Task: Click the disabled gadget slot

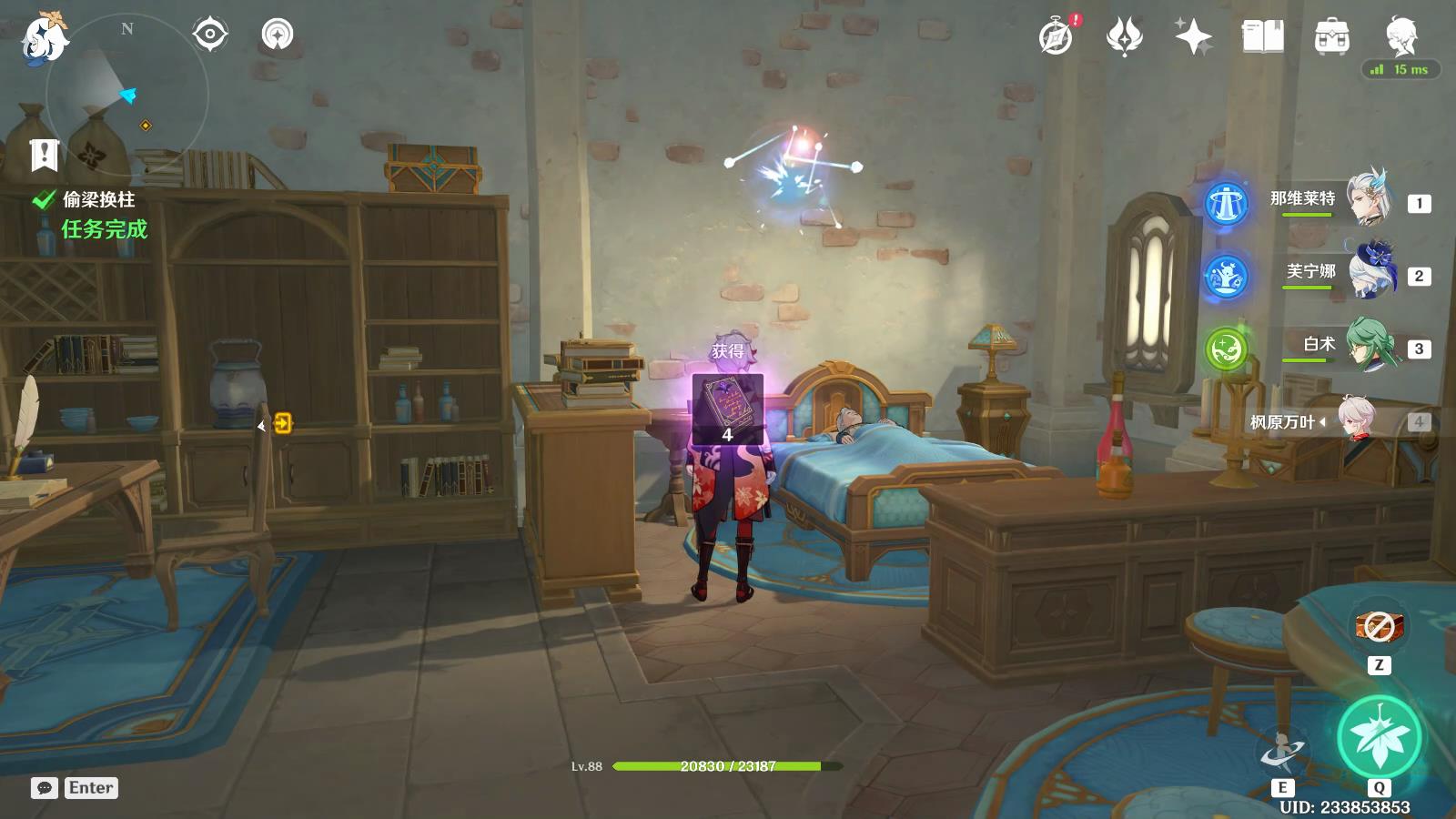Action: tap(1379, 626)
